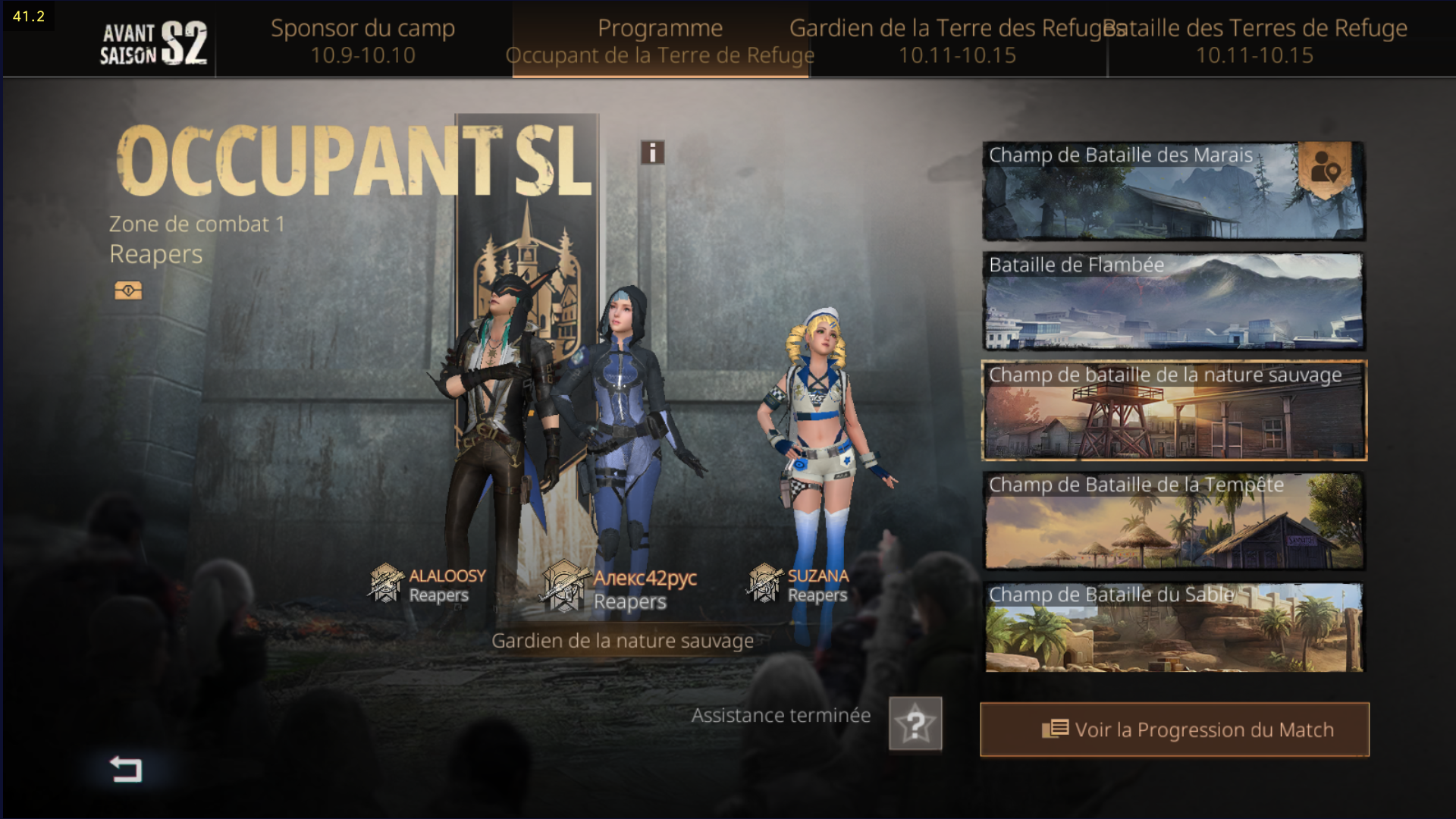
Task: Select Champ de bataille de la nature sauvage
Action: click(1173, 411)
